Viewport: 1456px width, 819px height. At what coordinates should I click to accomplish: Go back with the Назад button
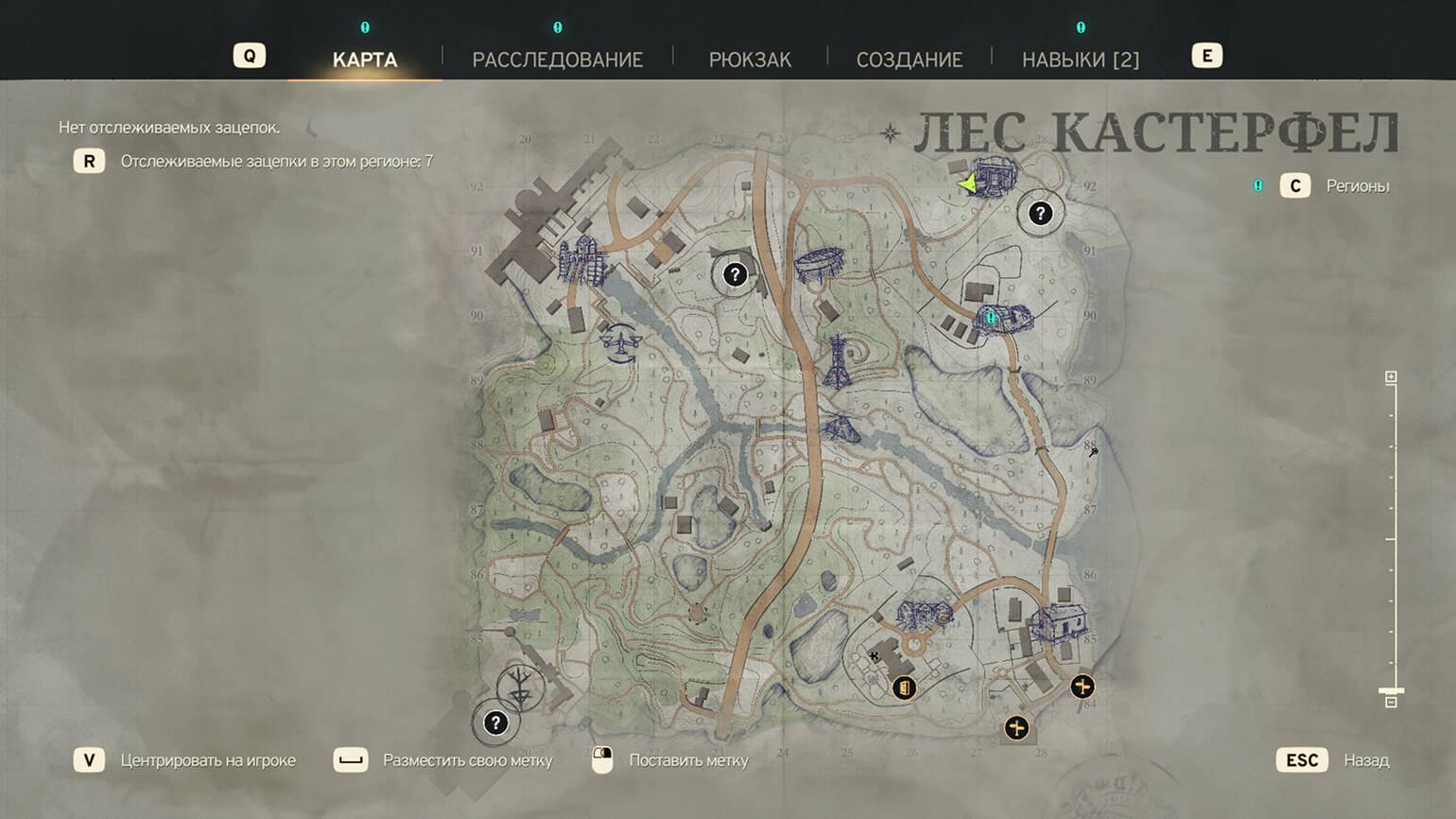pos(1366,760)
